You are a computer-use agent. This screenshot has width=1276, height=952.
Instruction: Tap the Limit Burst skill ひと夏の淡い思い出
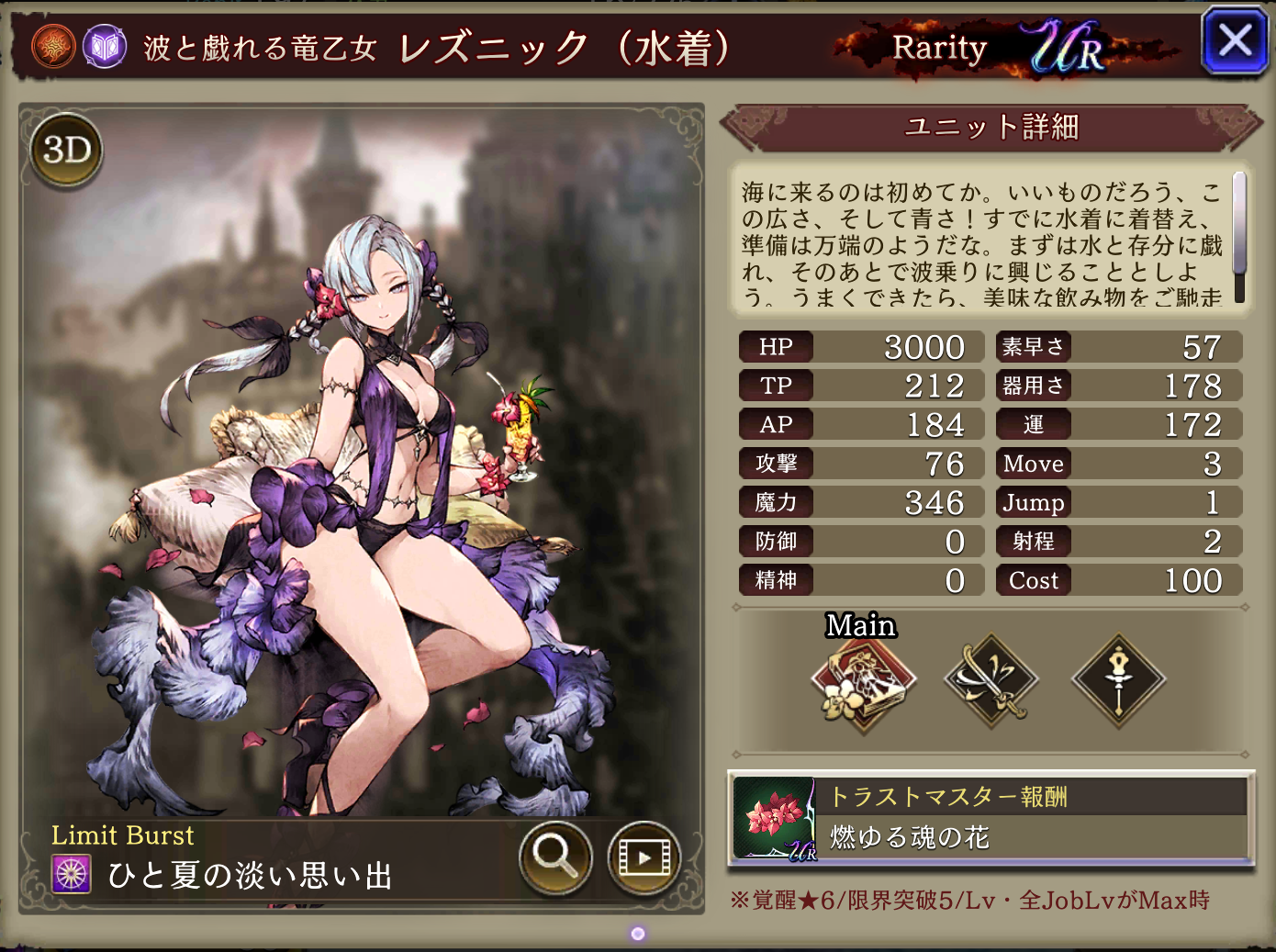pos(250,875)
